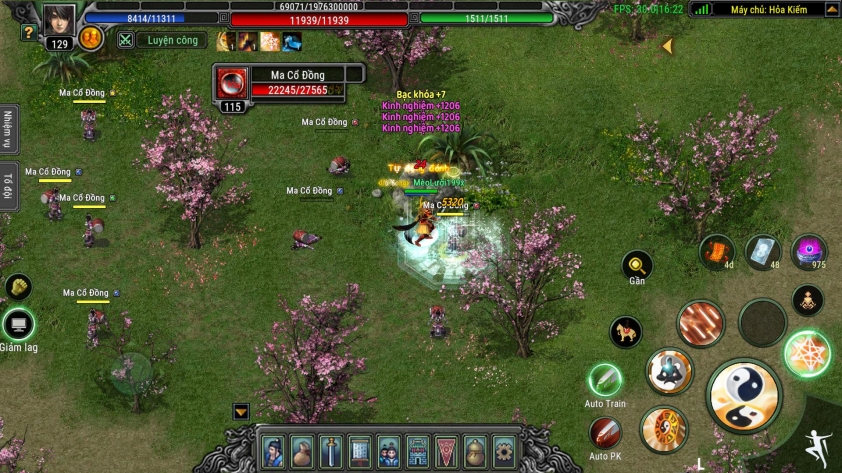Open the Nhiệm vụ quest tab
Viewport: 842px width, 473px height.
(9, 129)
